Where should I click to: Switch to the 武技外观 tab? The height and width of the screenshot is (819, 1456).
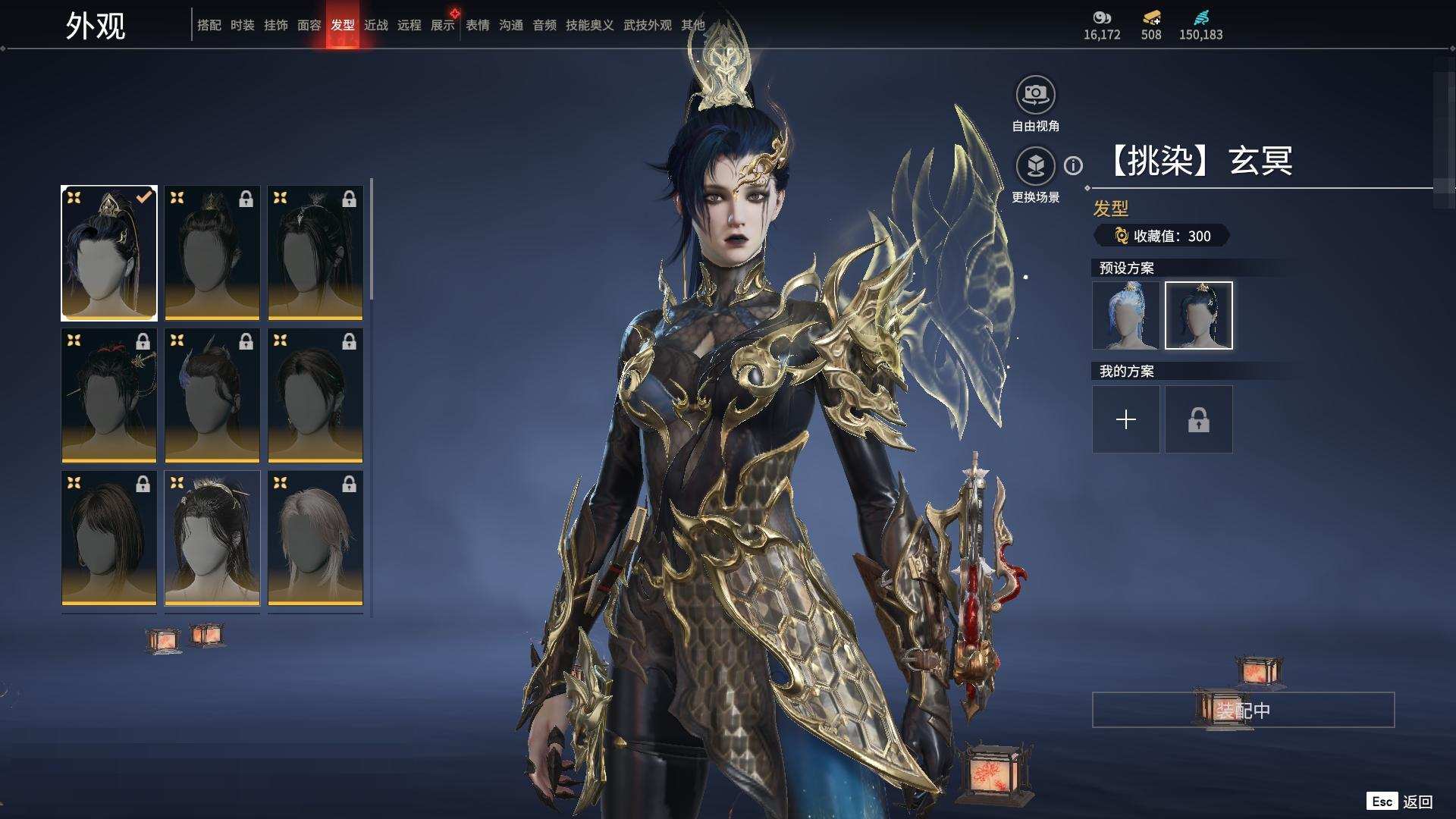(x=647, y=25)
